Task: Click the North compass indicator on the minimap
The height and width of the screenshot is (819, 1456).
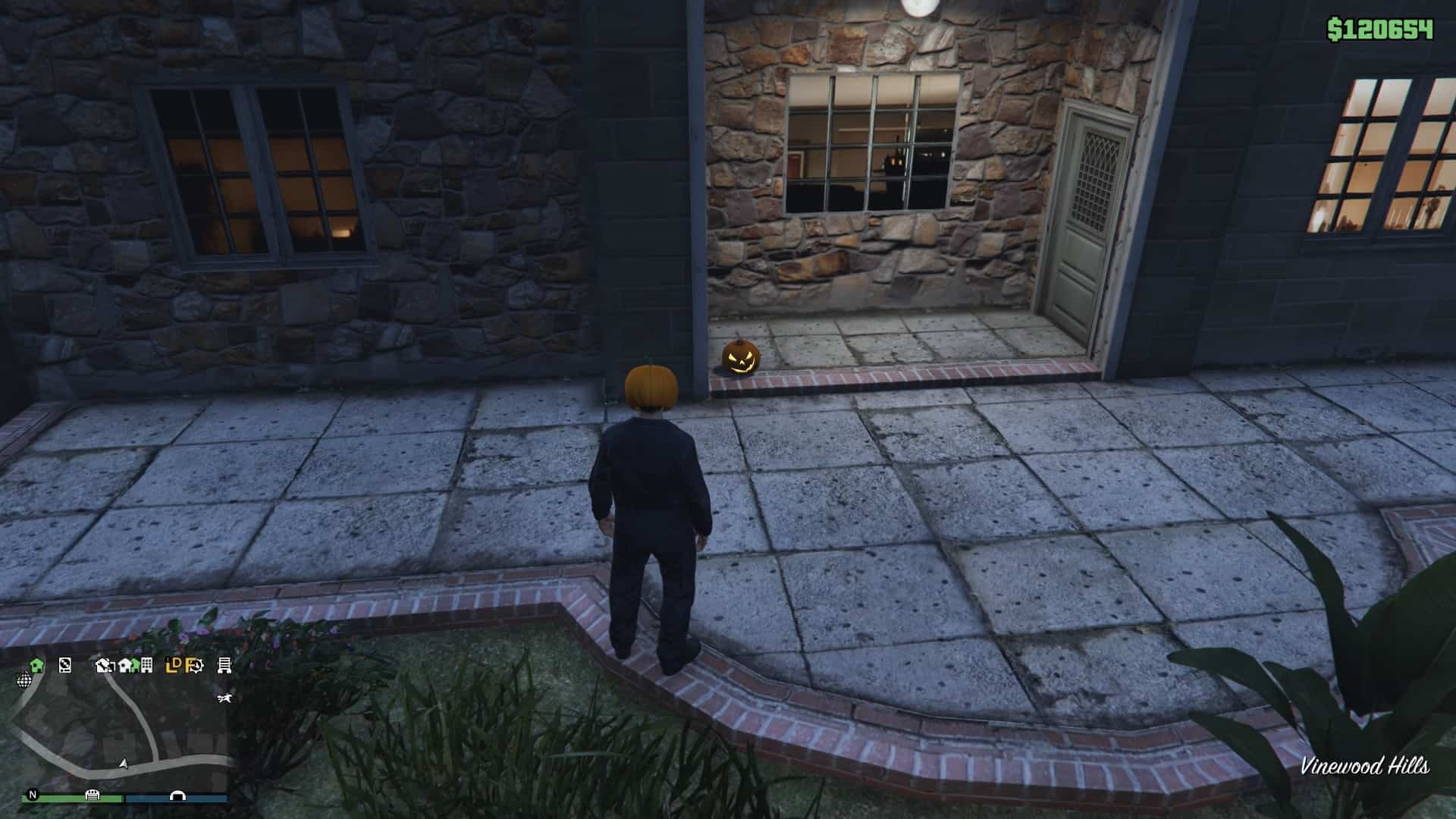Action: 33,795
